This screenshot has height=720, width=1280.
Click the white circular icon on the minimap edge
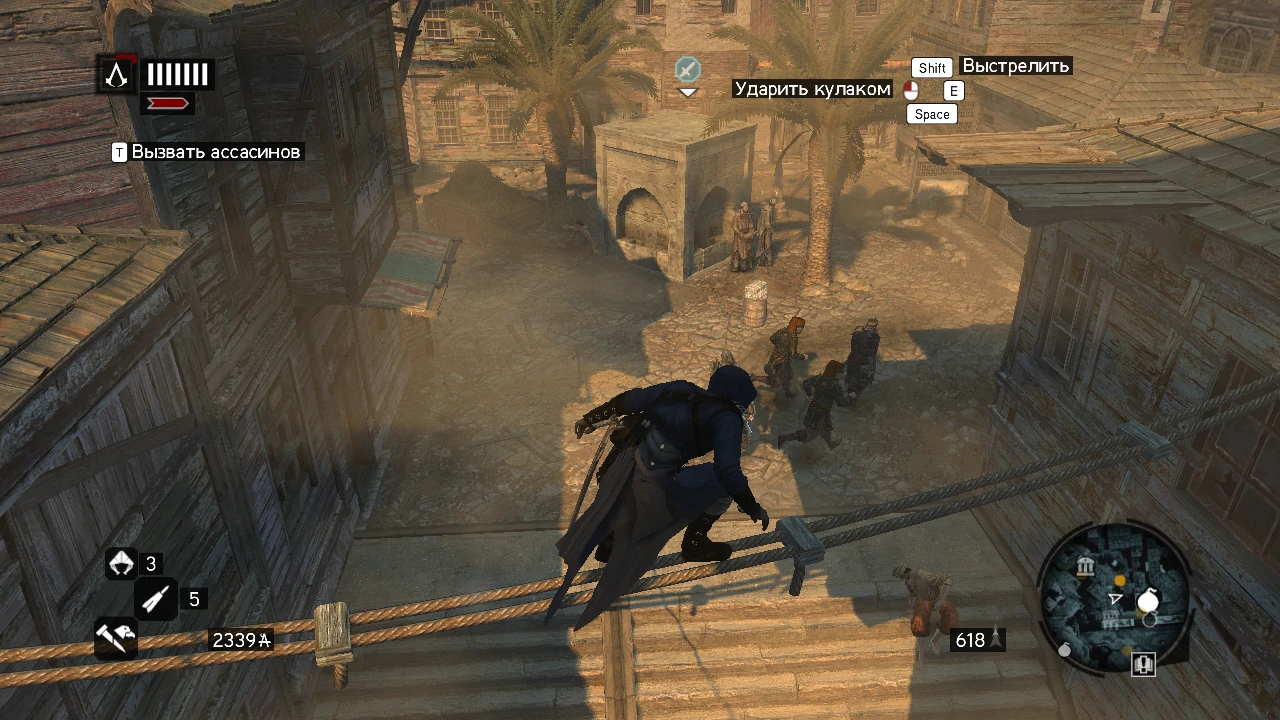click(1146, 601)
